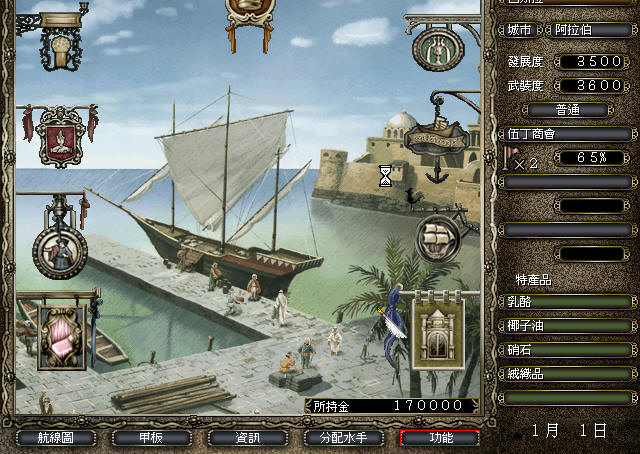
Task: Click the blue hanging signboard with gold emblem
Action: tap(67, 45)
